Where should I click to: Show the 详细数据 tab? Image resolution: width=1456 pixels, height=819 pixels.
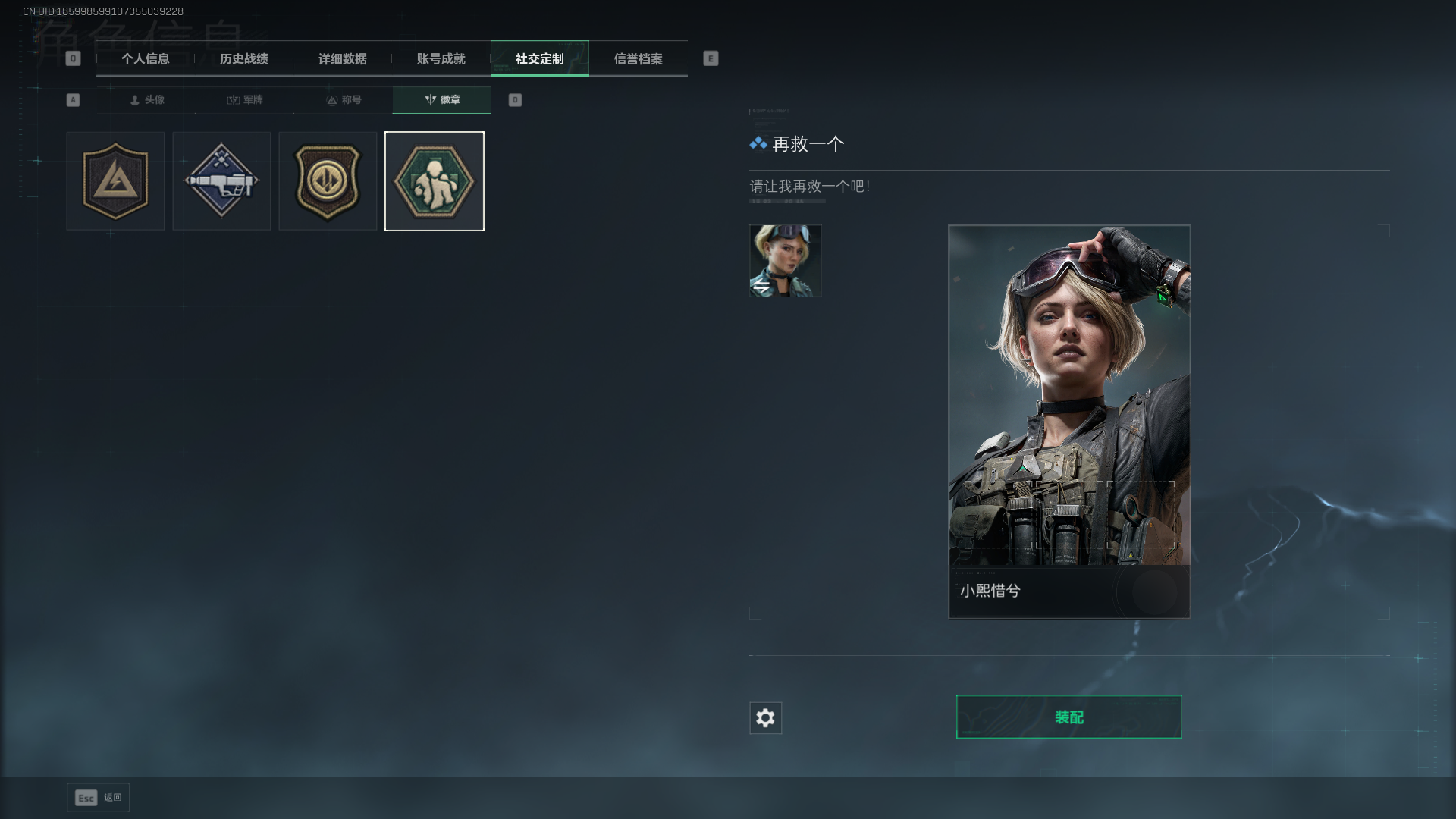(x=343, y=58)
